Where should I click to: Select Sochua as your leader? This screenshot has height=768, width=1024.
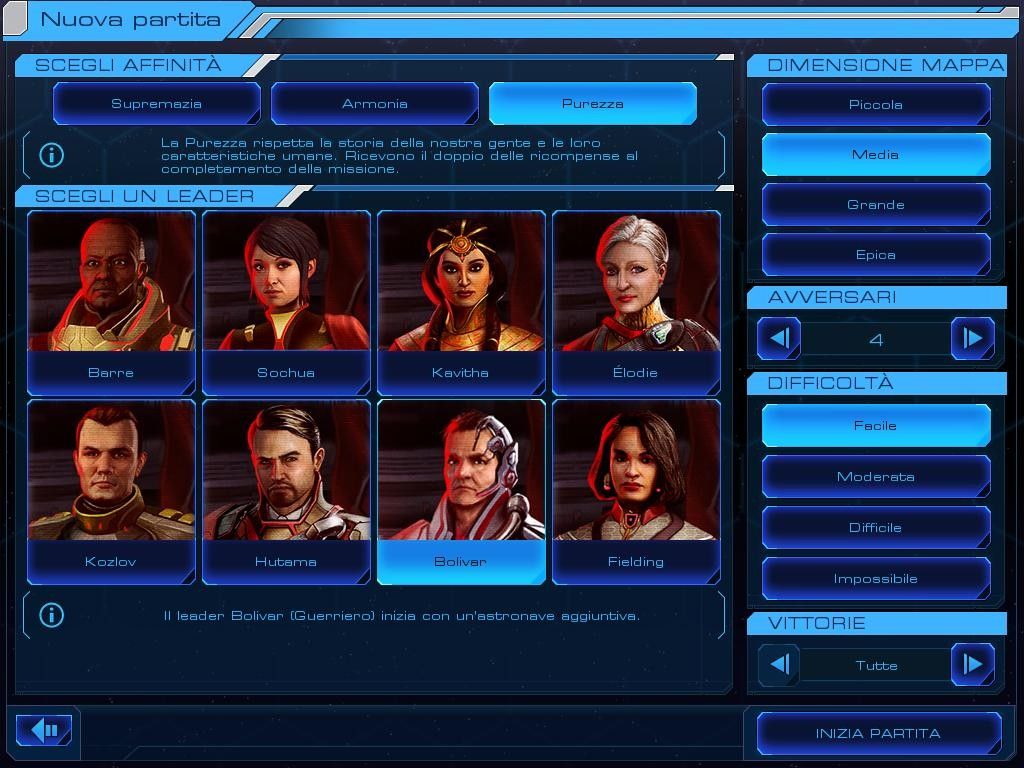pos(286,302)
